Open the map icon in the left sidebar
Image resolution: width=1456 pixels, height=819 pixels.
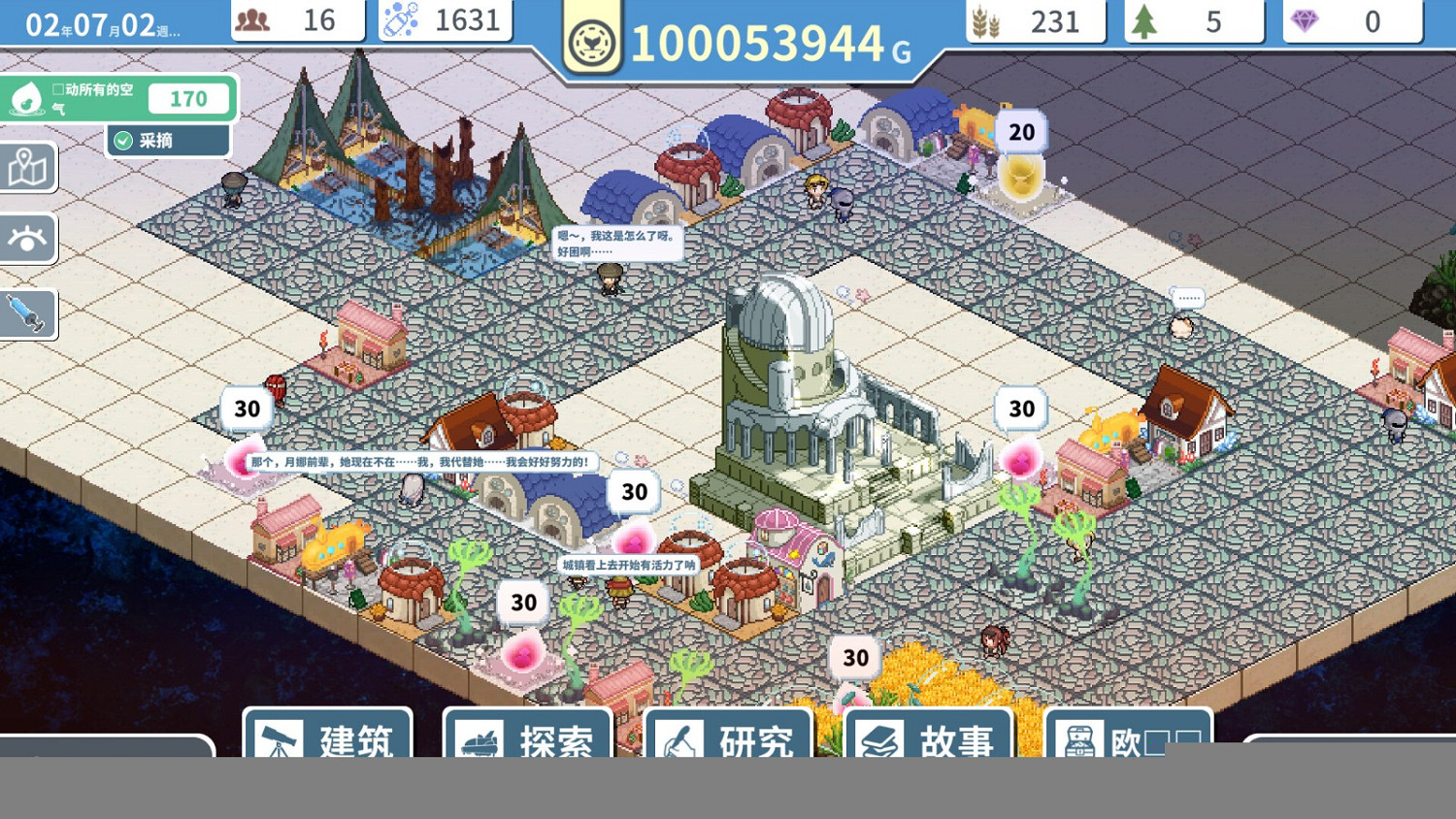click(x=27, y=167)
